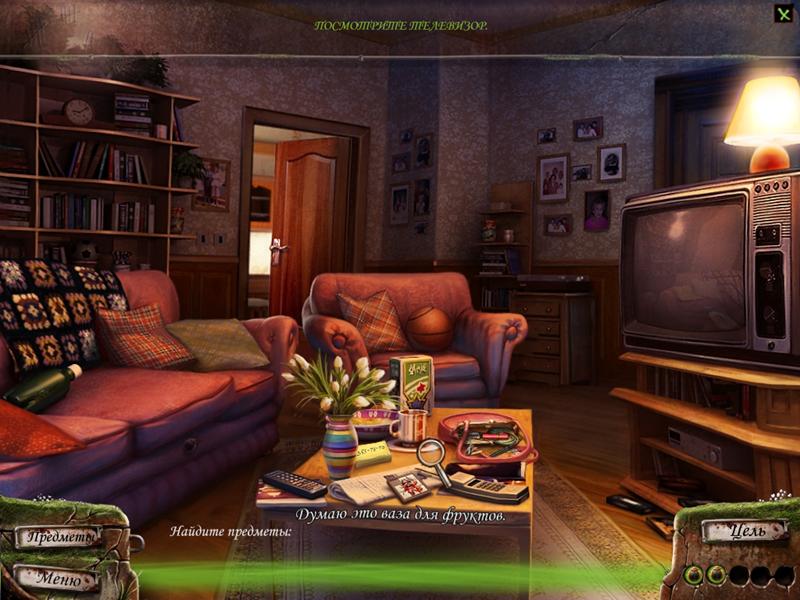The image size is (800, 600).
Task: Open the Предметы (Items) panel
Action: 60,538
